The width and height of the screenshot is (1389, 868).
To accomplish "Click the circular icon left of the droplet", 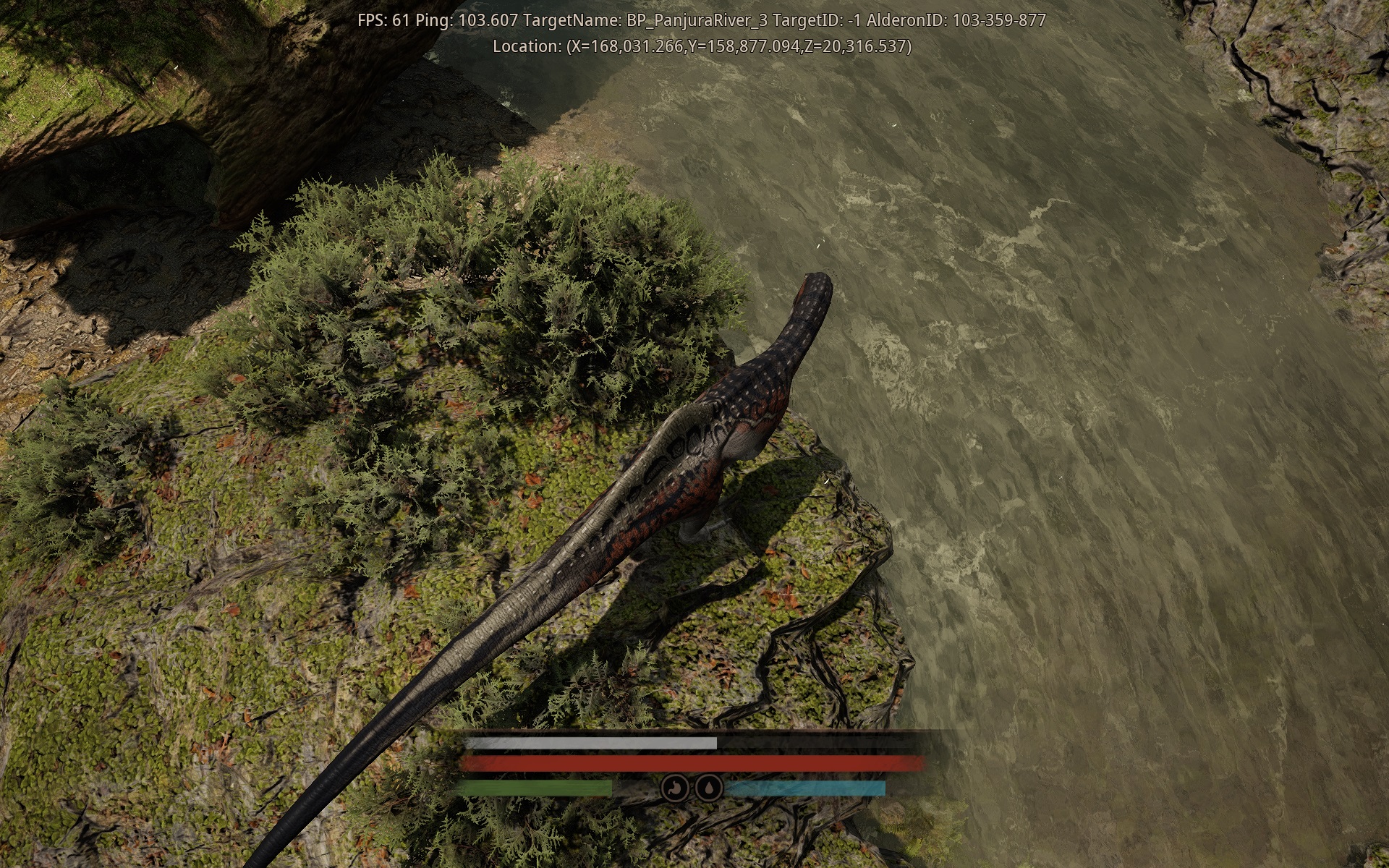I will [676, 788].
